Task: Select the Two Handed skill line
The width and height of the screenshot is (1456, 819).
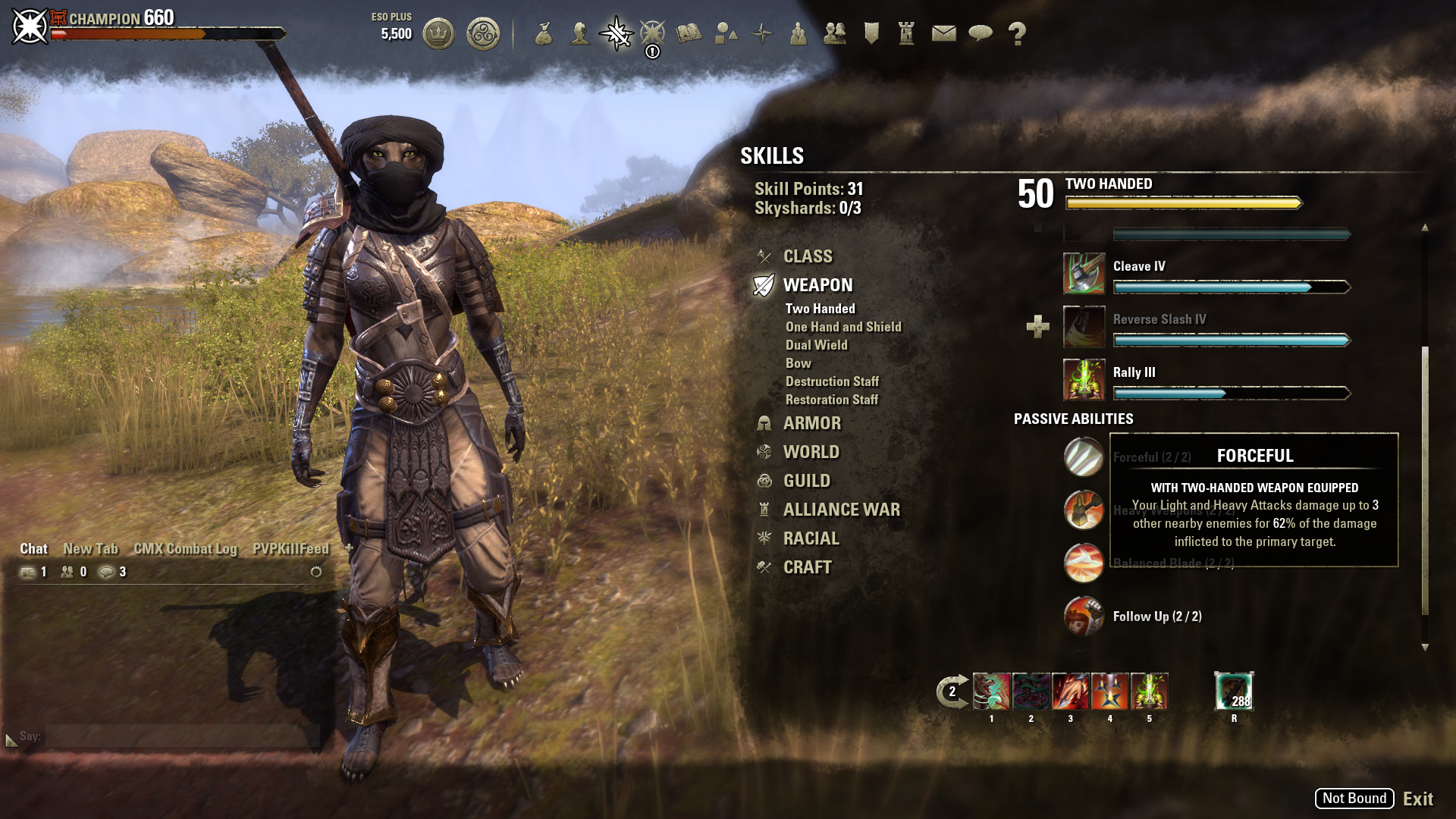Action: [x=820, y=309]
